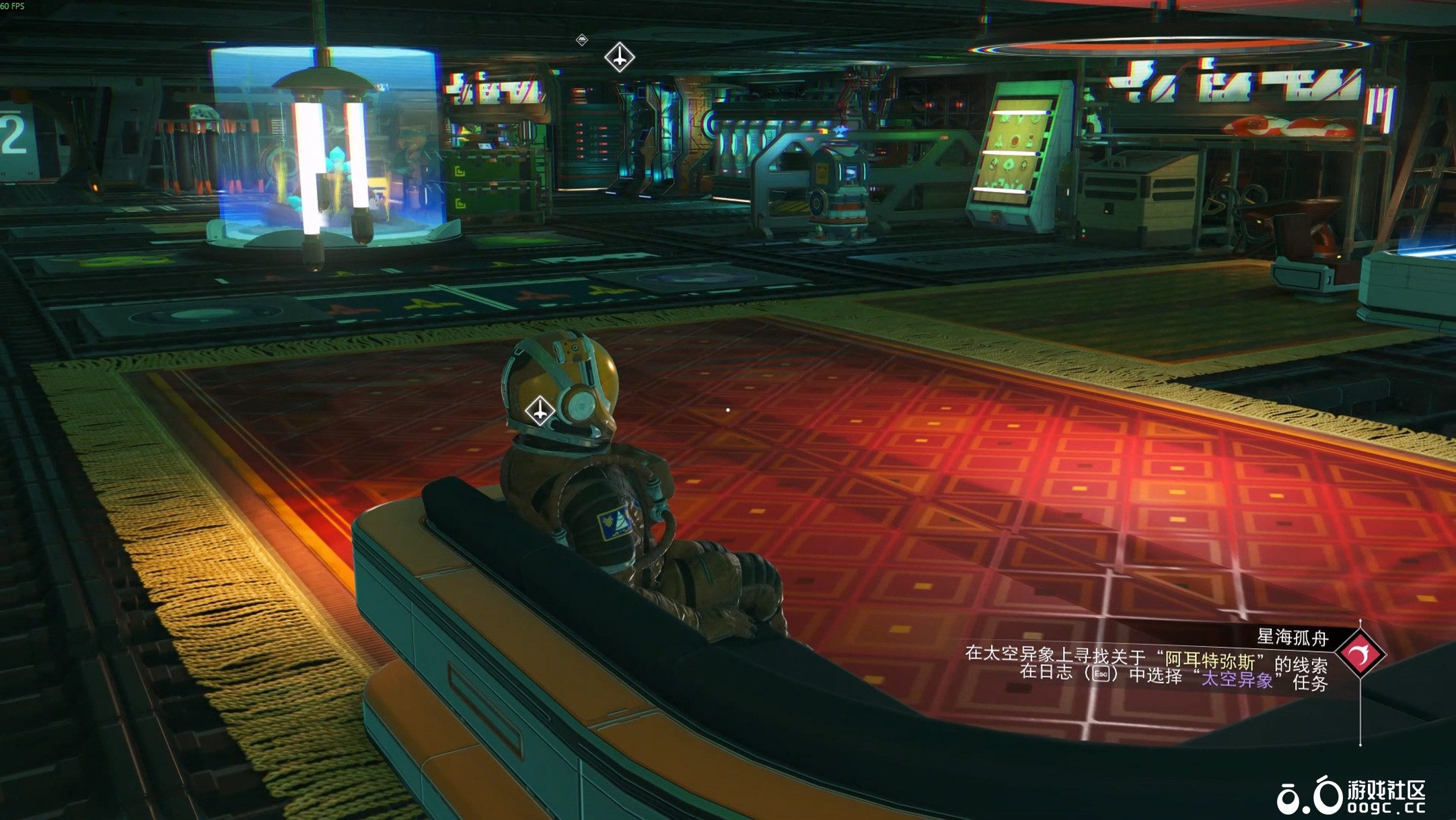Select the starship marker above the distant corridor

pyautogui.click(x=619, y=57)
